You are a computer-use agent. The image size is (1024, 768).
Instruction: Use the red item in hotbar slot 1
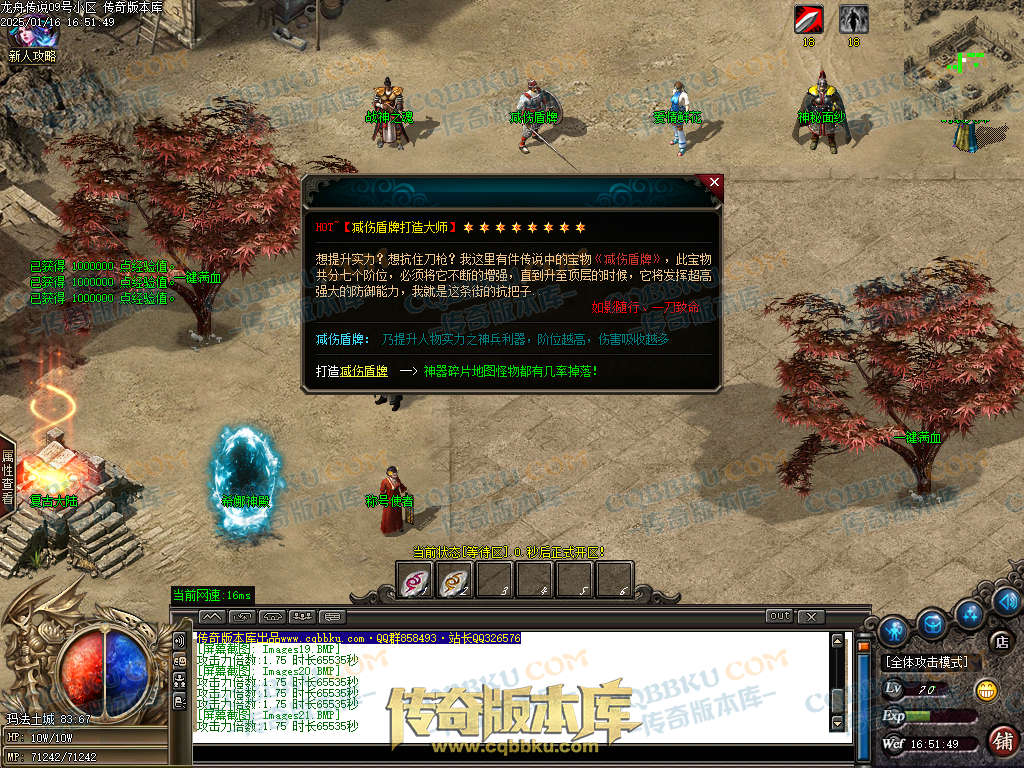pos(415,580)
